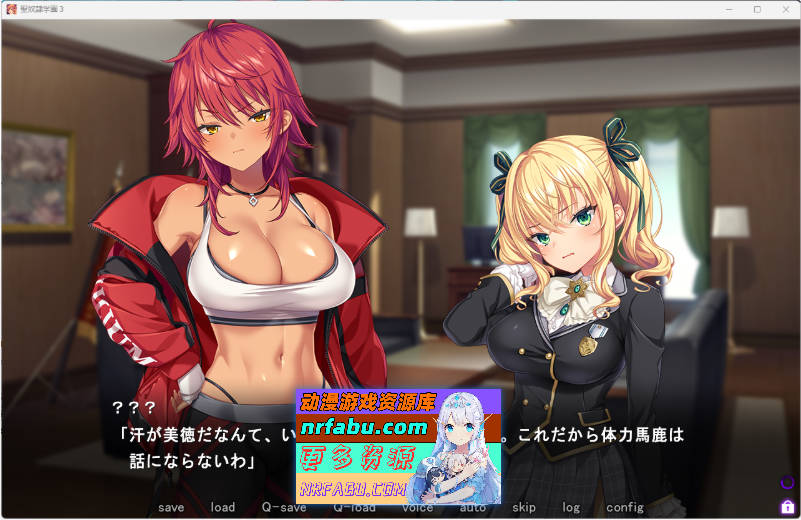Image resolution: width=801 pixels, height=520 pixels.
Task: Quick save with Q-save
Action: coord(284,507)
